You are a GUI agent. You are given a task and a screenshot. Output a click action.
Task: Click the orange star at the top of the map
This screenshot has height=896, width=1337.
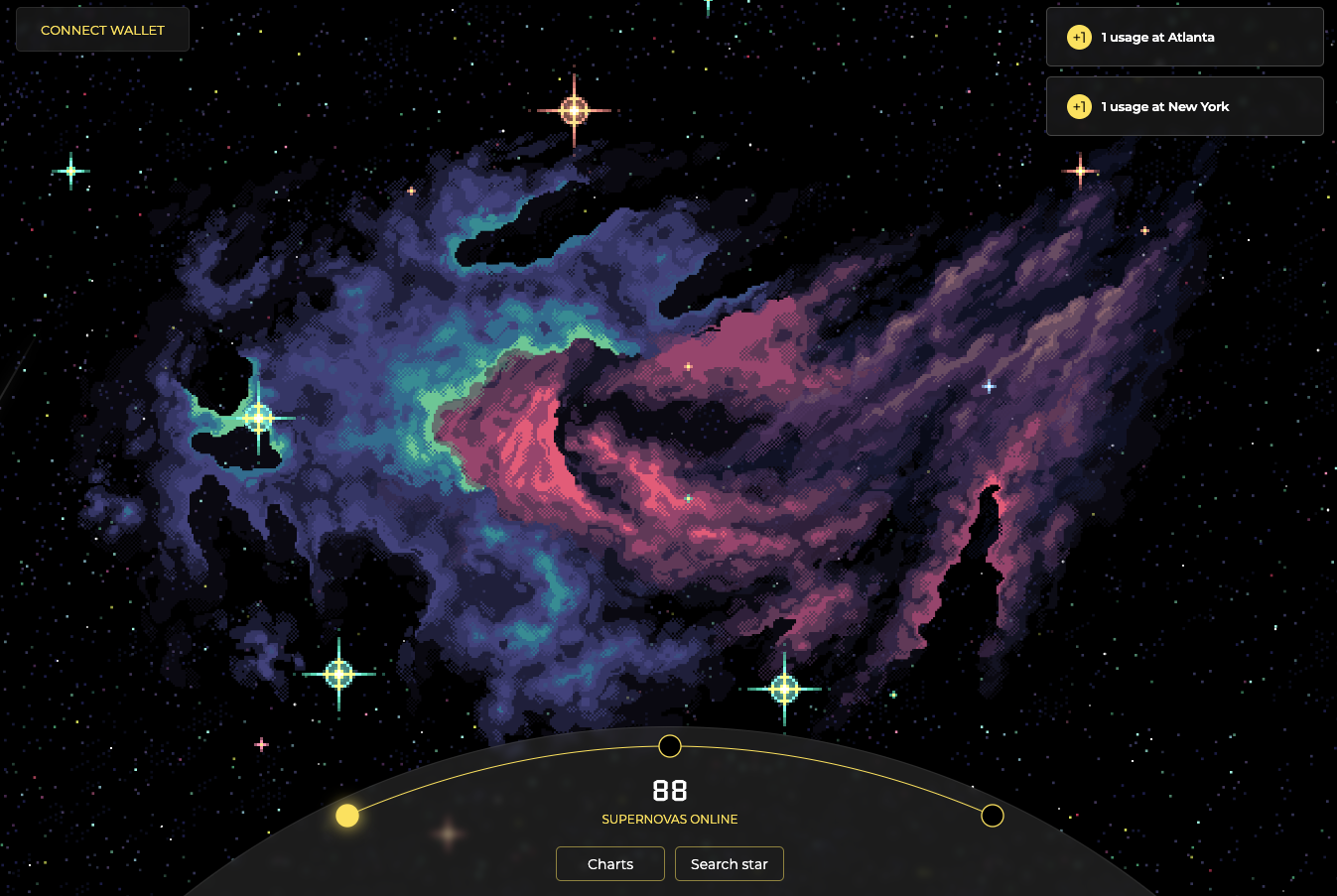tap(574, 109)
